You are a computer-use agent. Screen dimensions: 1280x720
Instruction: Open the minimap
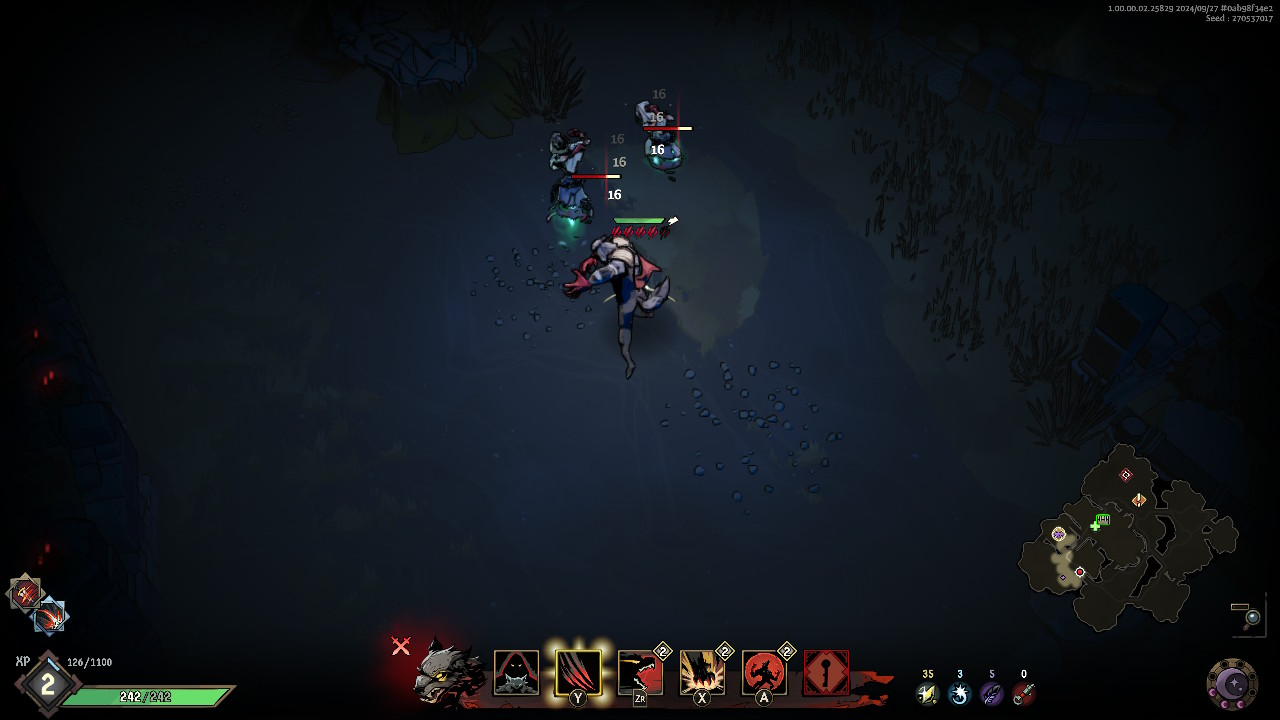click(1126, 538)
